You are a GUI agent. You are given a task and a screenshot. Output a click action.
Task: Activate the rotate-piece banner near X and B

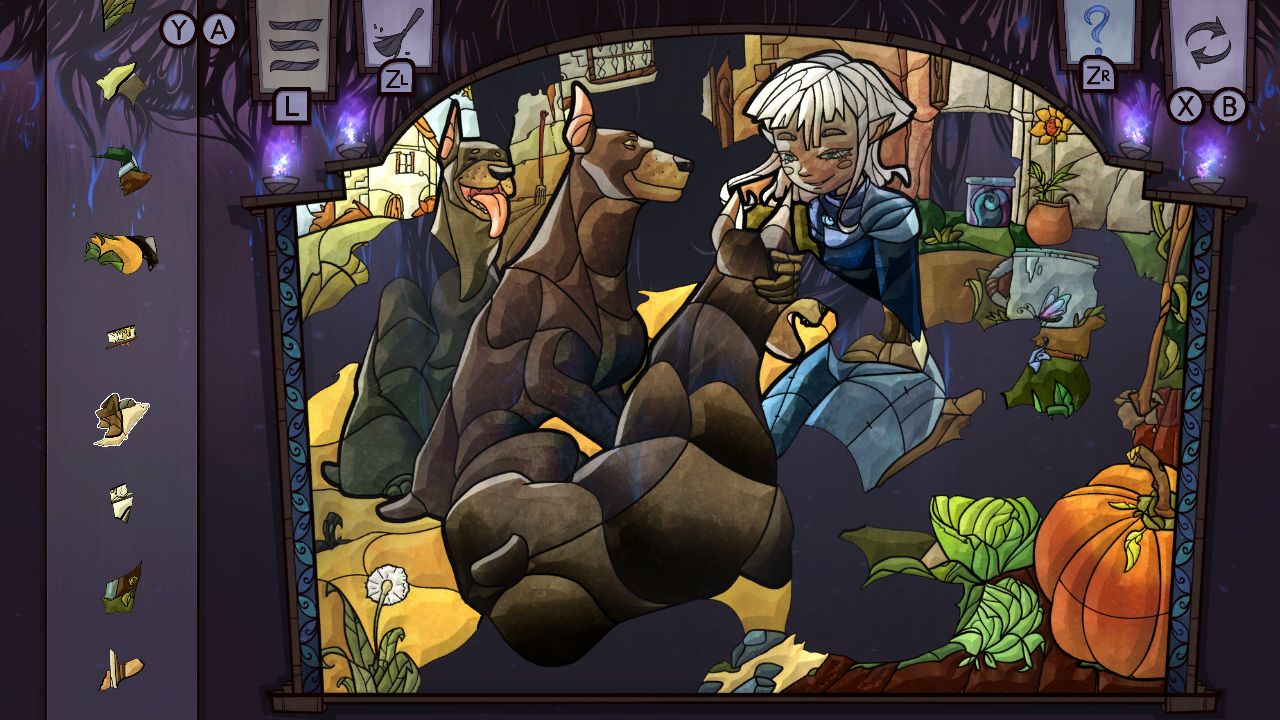(1209, 40)
